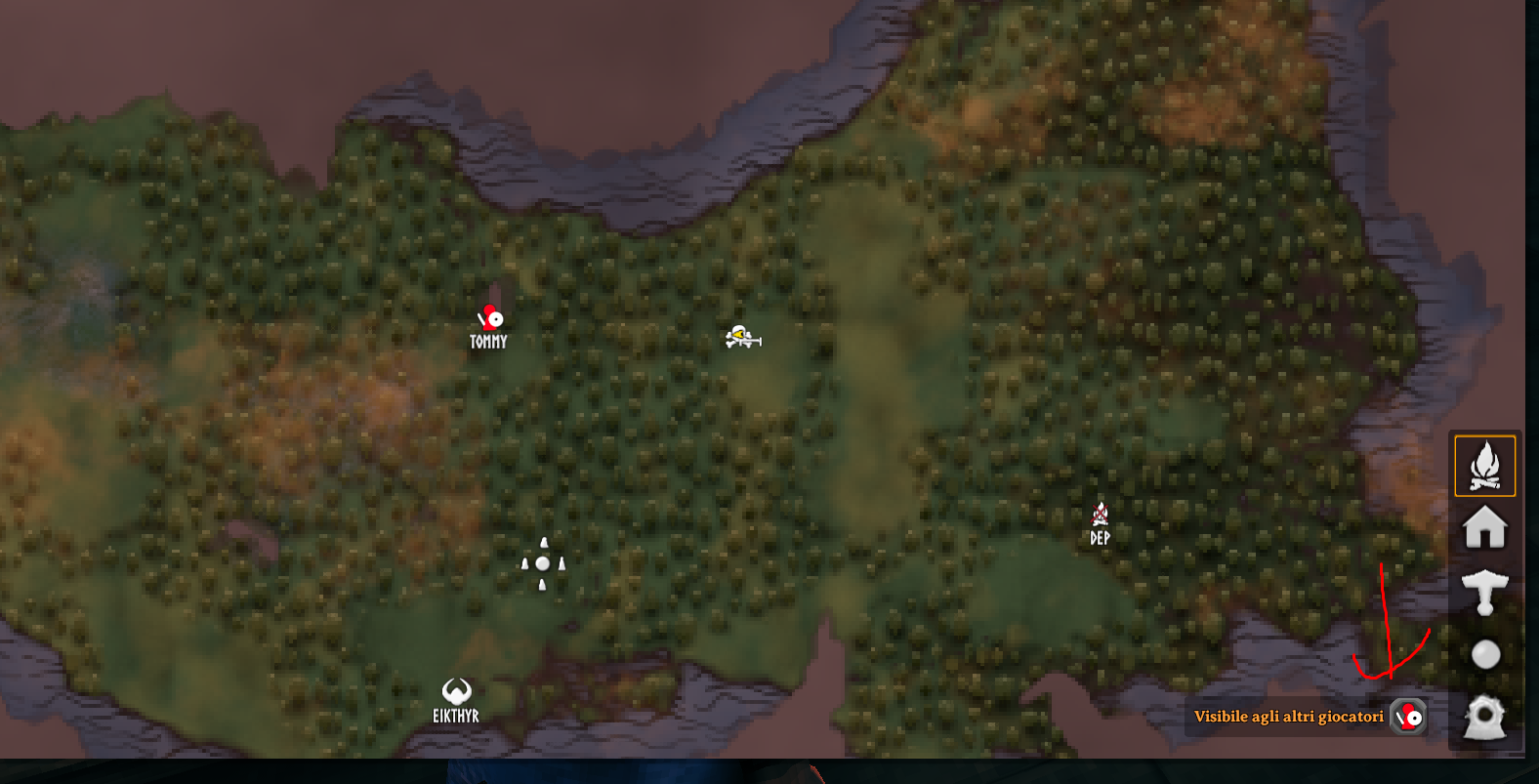Click the death skull marker in the forest
The width and height of the screenshot is (1539, 784).
click(739, 336)
